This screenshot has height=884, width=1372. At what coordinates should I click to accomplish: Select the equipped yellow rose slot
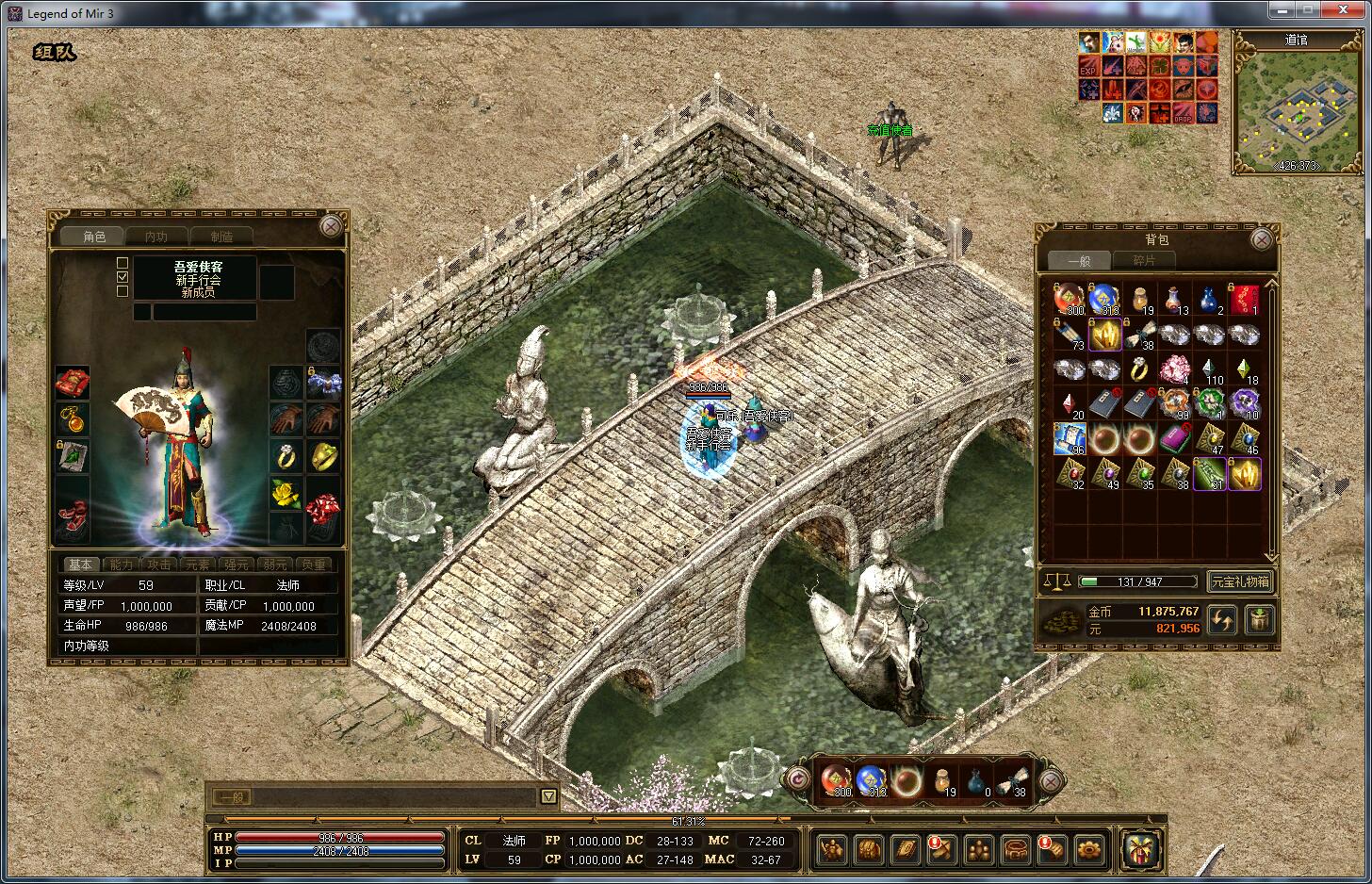pos(286,492)
